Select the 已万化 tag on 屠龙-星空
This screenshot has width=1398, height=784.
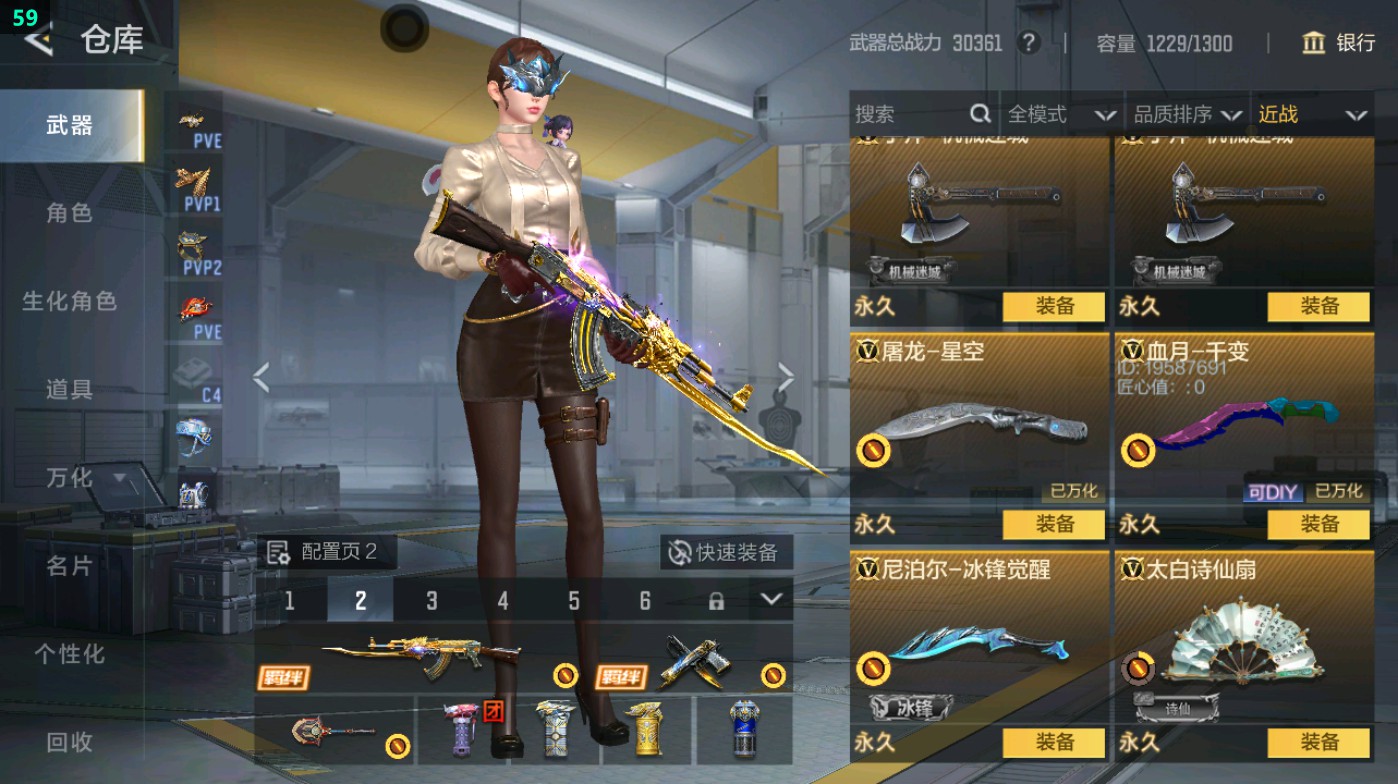1075,491
